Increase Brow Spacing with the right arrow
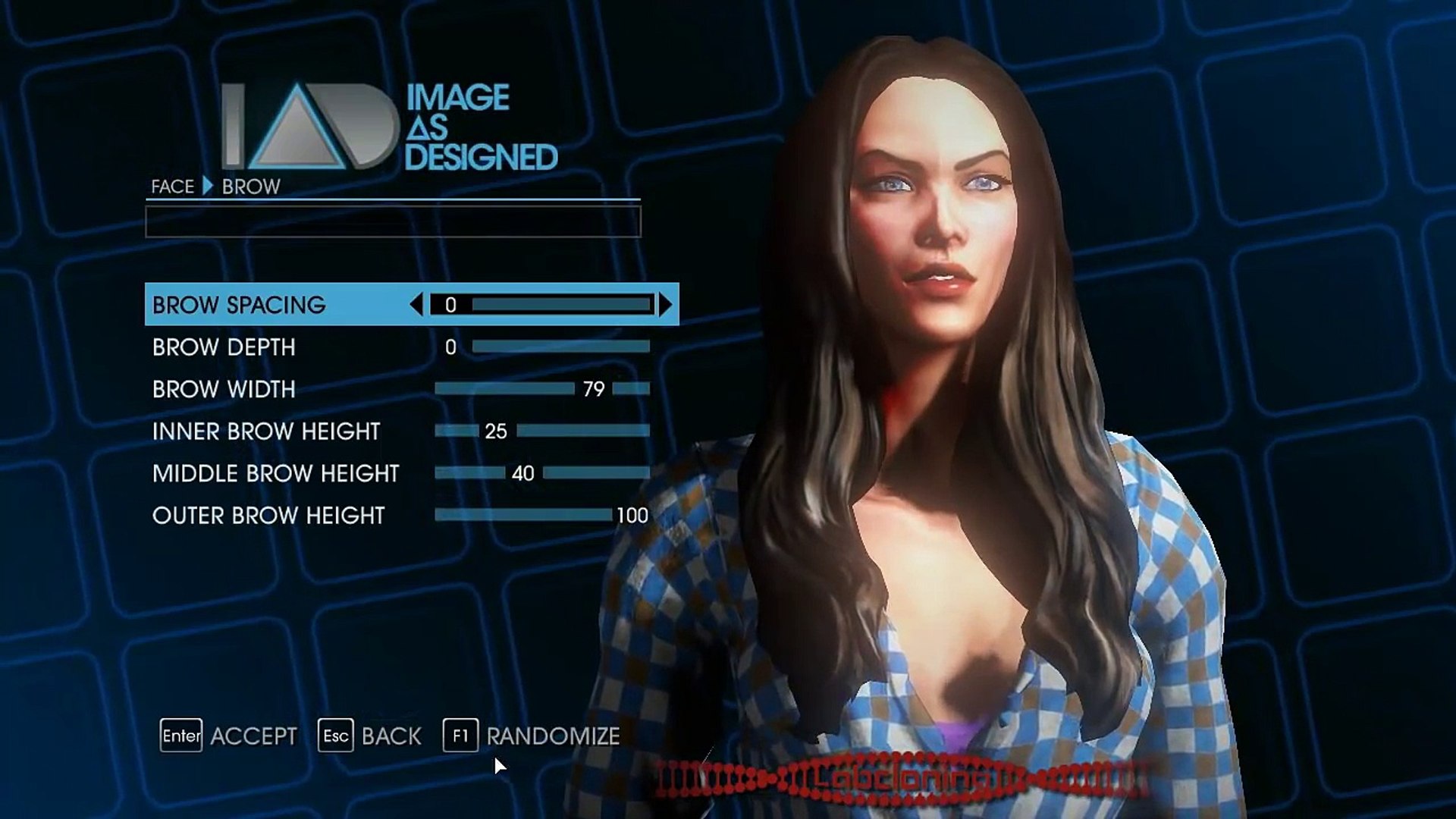The height and width of the screenshot is (819, 1456). tap(665, 305)
